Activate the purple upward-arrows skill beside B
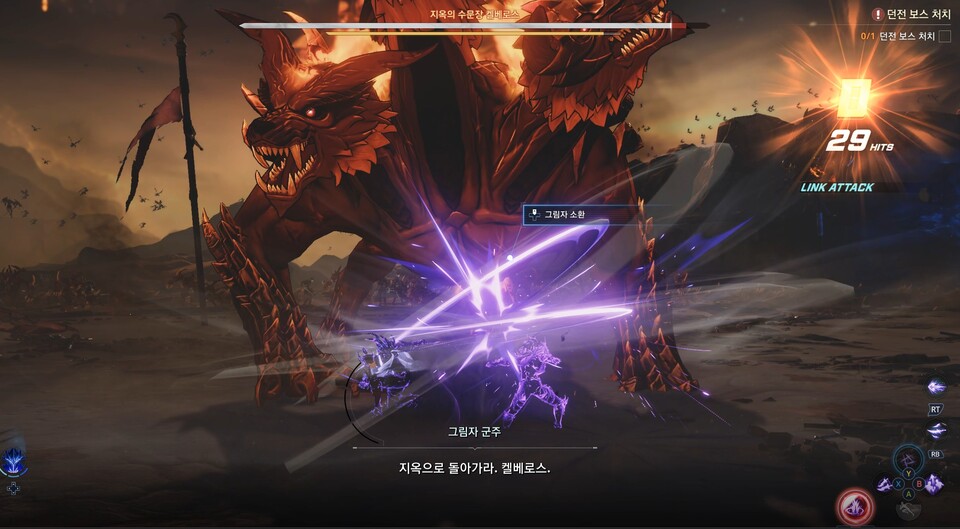Viewport: 960px width, 529px height. click(x=932, y=484)
